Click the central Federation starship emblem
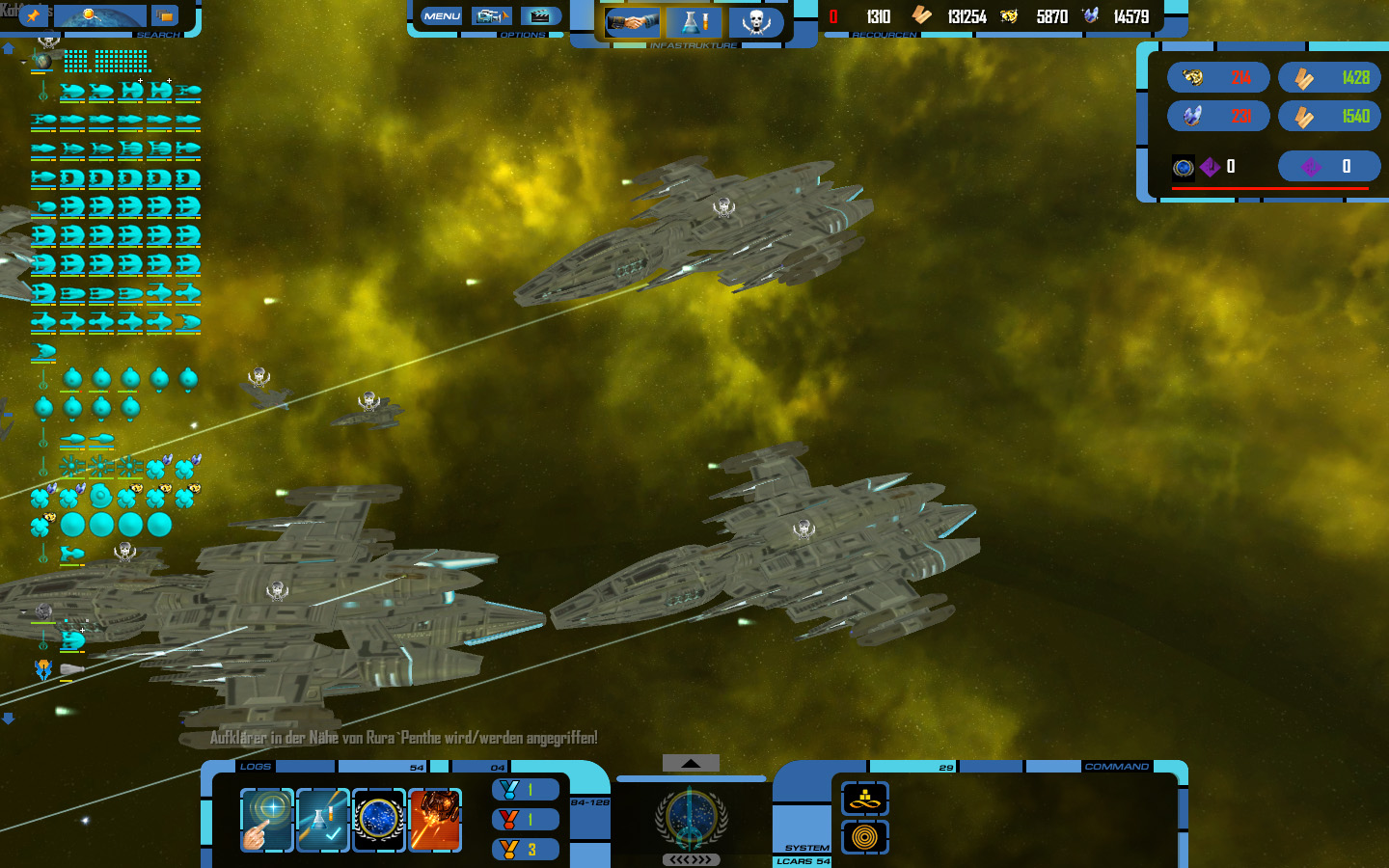This screenshot has height=868, width=1389. (x=691, y=818)
